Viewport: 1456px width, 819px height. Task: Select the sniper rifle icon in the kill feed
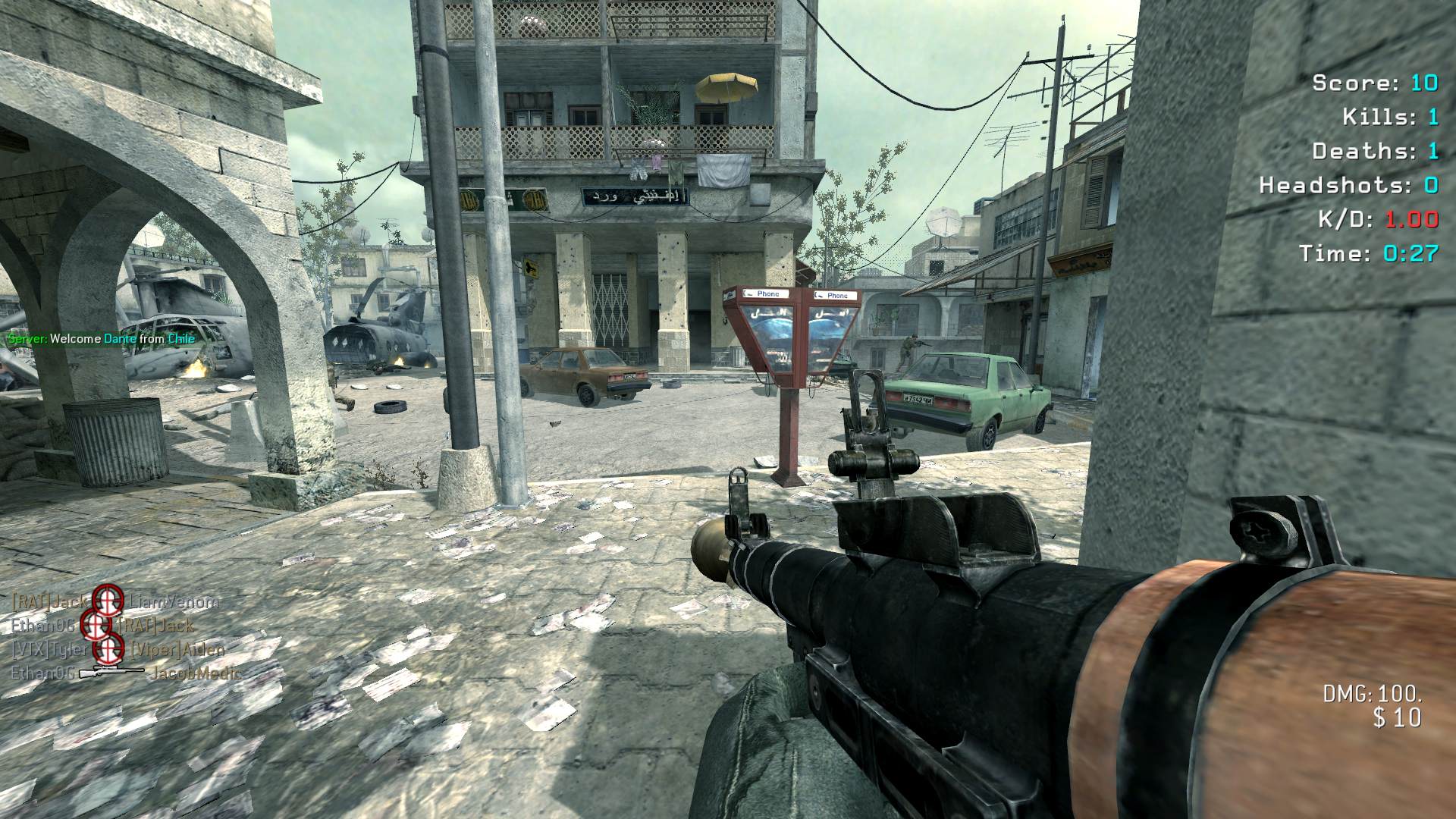coord(111,672)
